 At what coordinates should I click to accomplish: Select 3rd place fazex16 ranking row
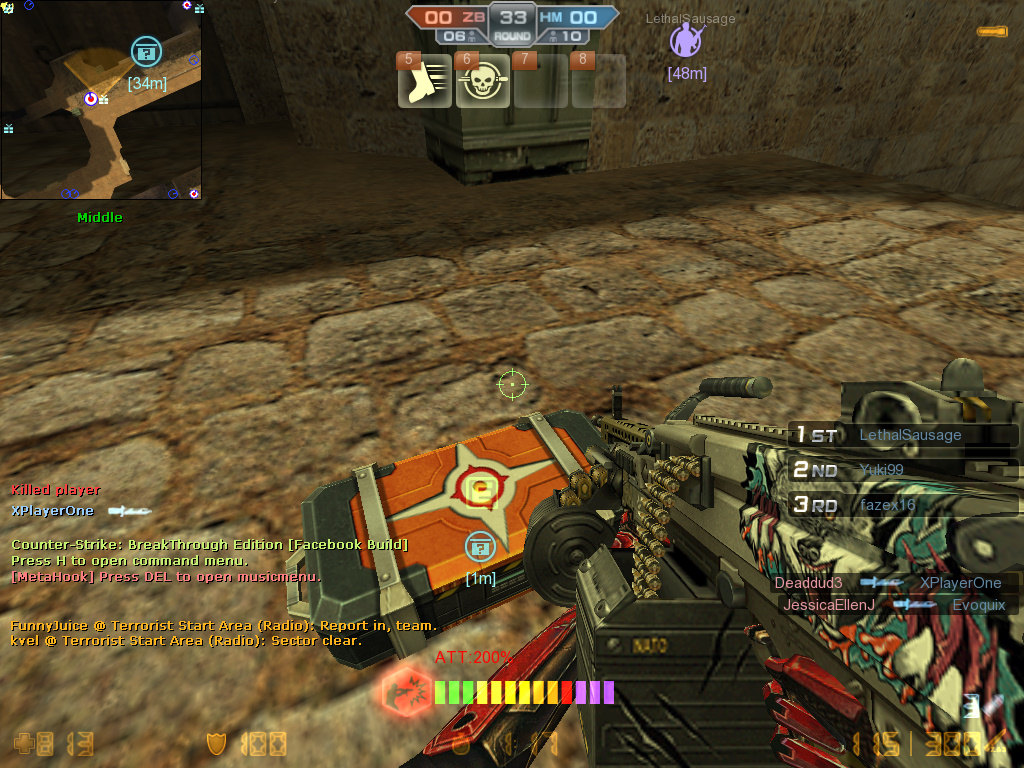pos(904,505)
